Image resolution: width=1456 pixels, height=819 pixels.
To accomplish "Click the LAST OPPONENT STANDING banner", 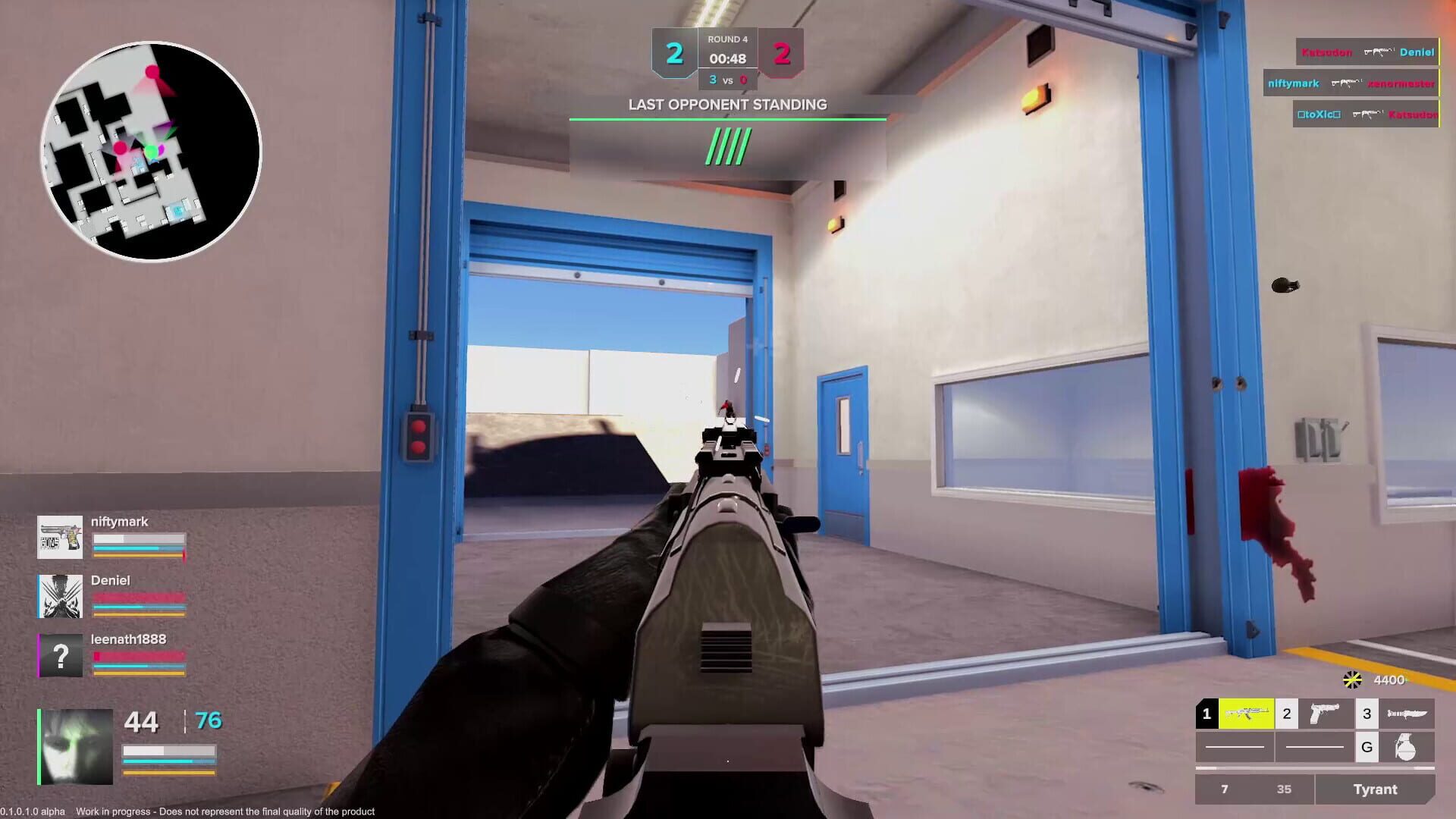I will tap(728, 105).
